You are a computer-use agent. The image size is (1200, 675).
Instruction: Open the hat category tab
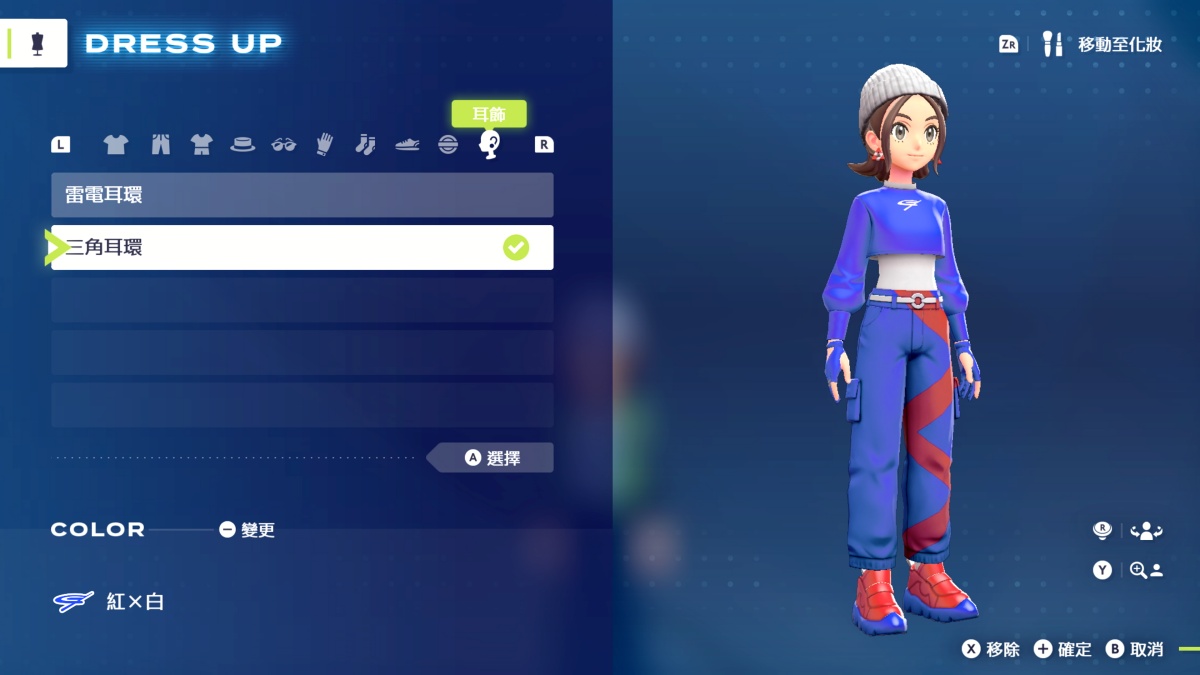click(243, 145)
